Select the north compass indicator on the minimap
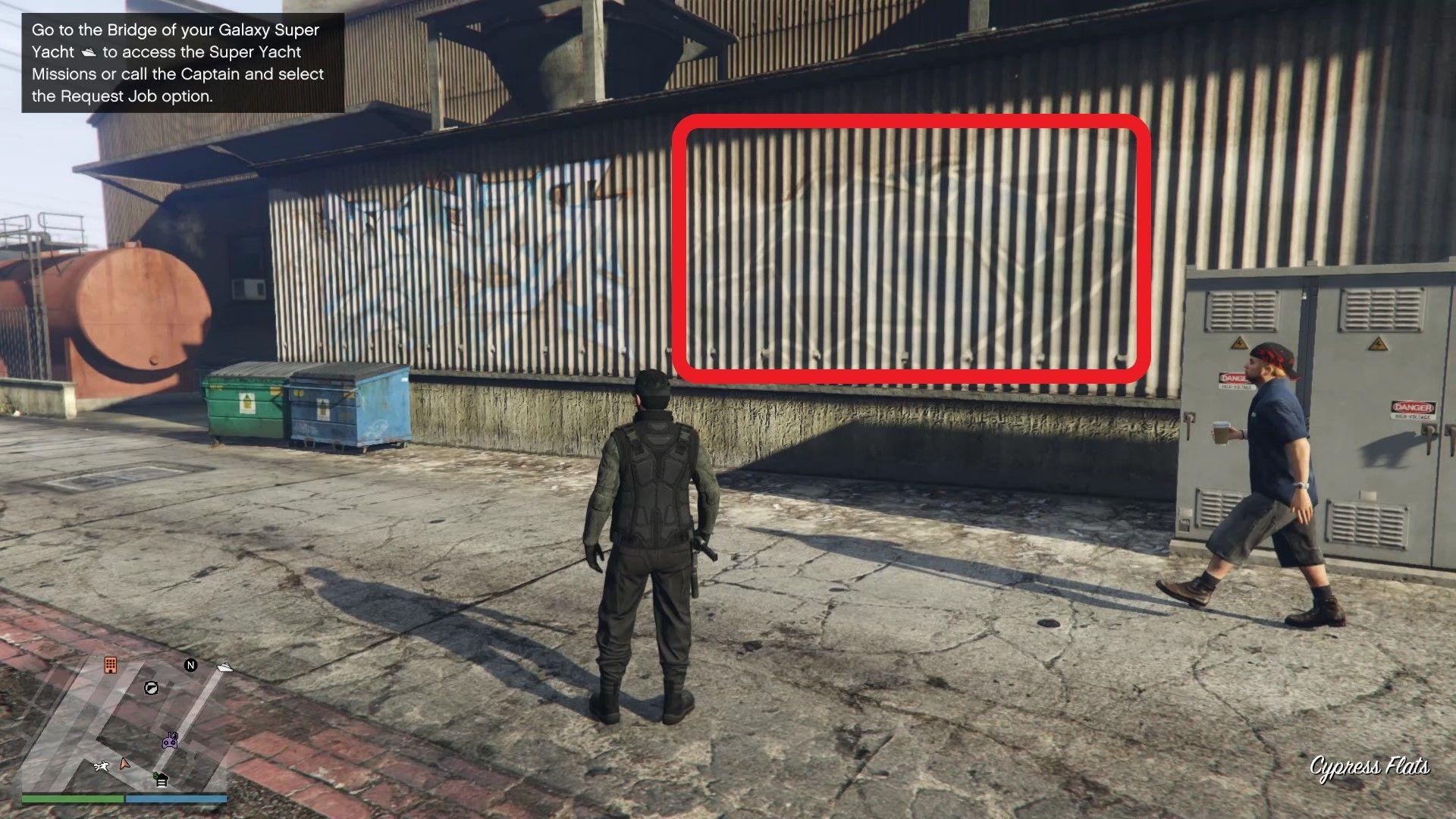The height and width of the screenshot is (819, 1456). point(191,666)
